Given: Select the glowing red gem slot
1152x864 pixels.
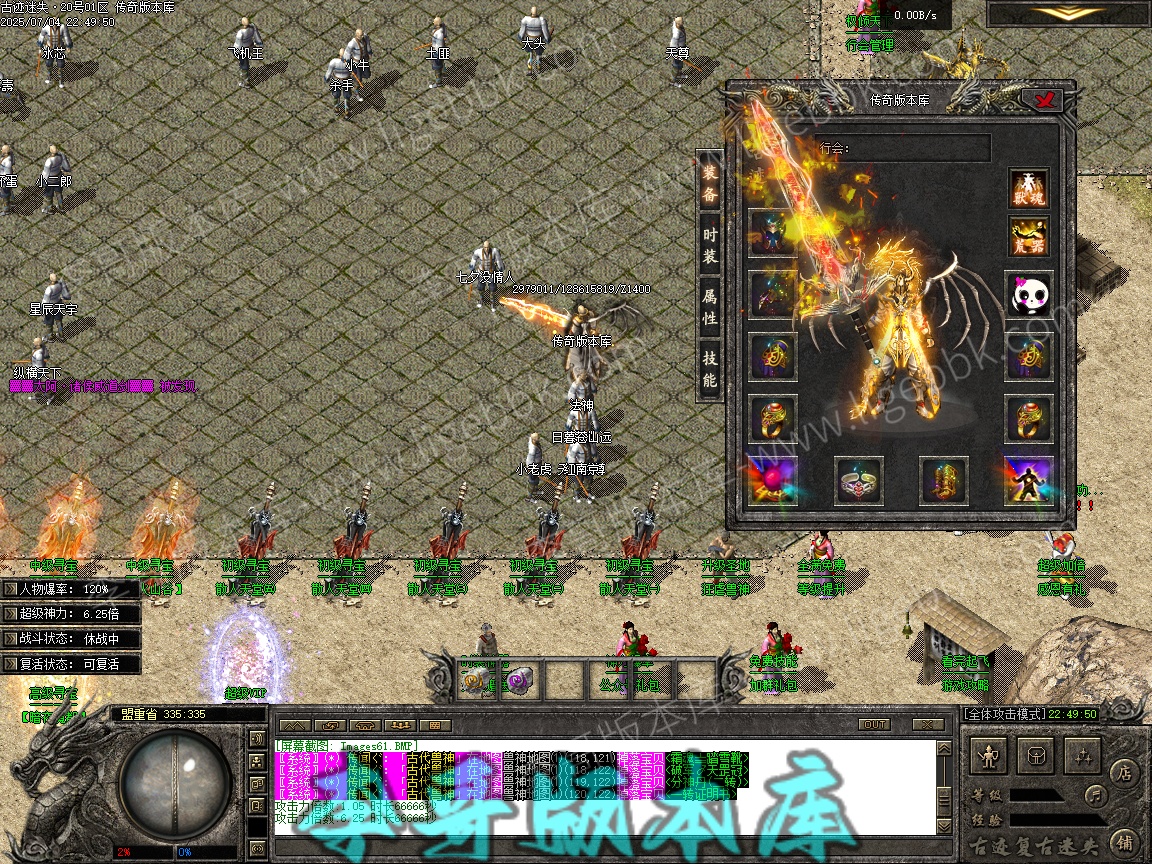Looking at the screenshot, I should tap(772, 480).
